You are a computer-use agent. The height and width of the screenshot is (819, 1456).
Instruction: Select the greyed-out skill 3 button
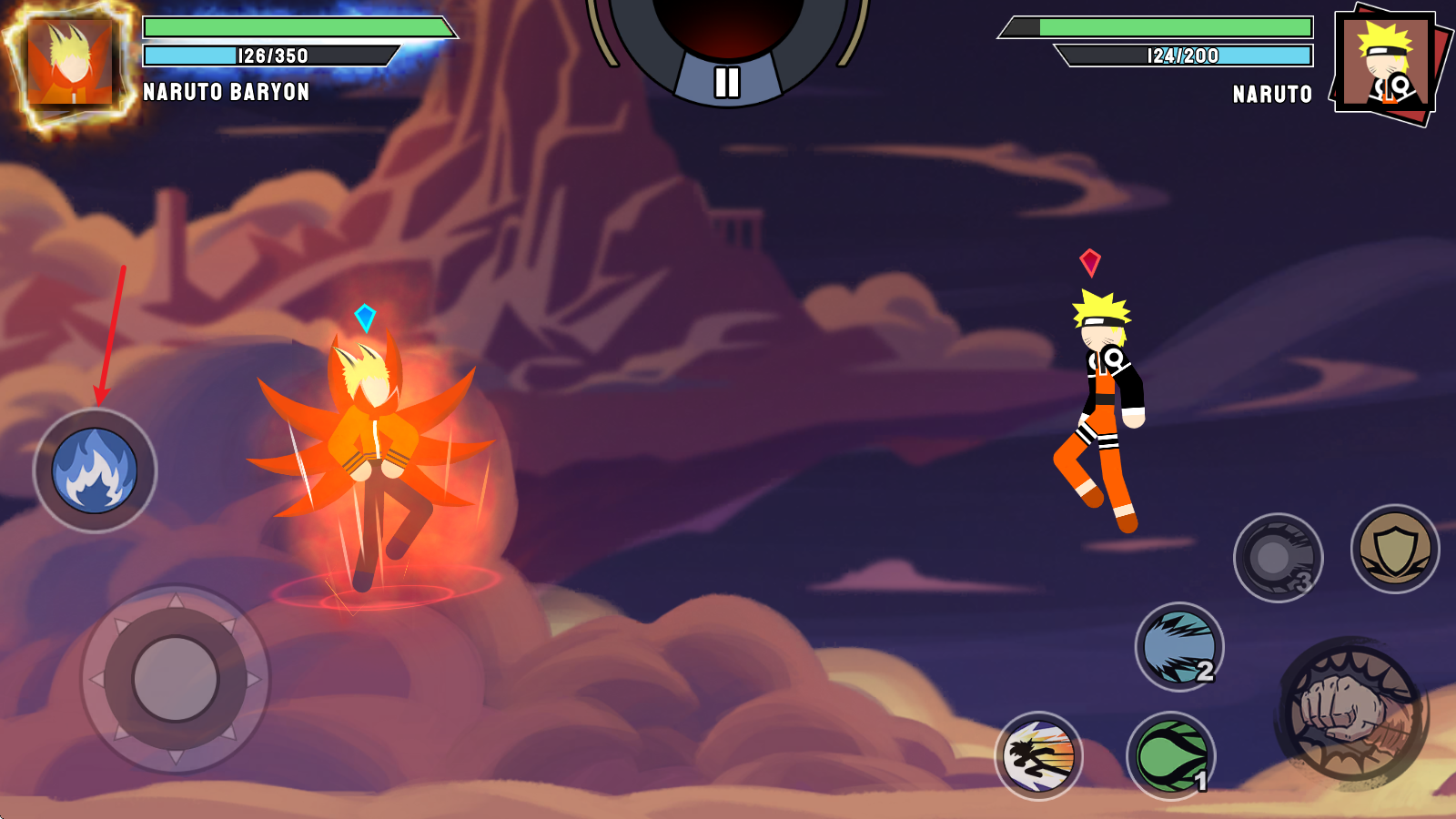(x=1278, y=557)
